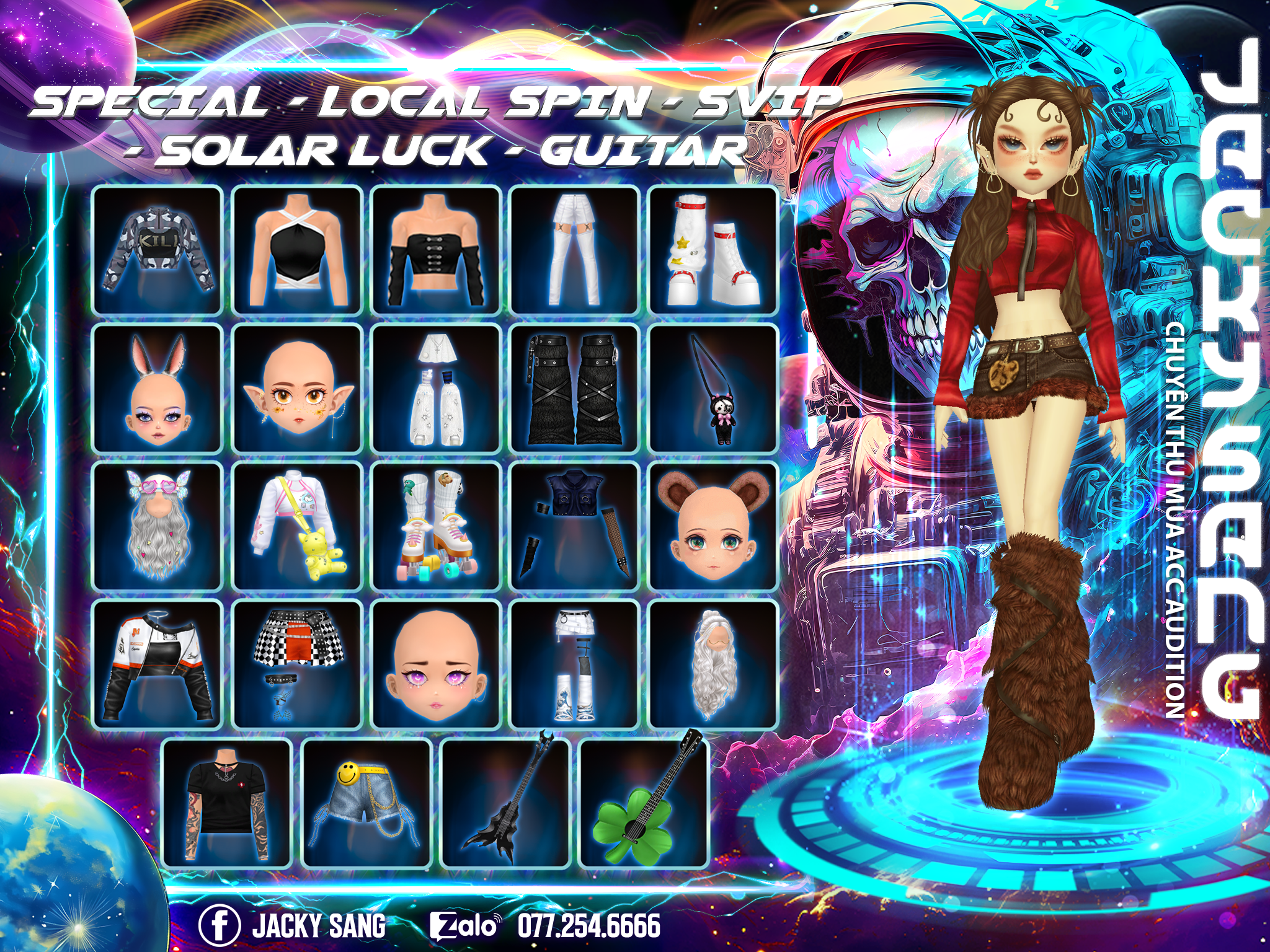Pick the black strapless top with detached sleeves
The width and height of the screenshot is (1270, 952).
[x=436, y=250]
